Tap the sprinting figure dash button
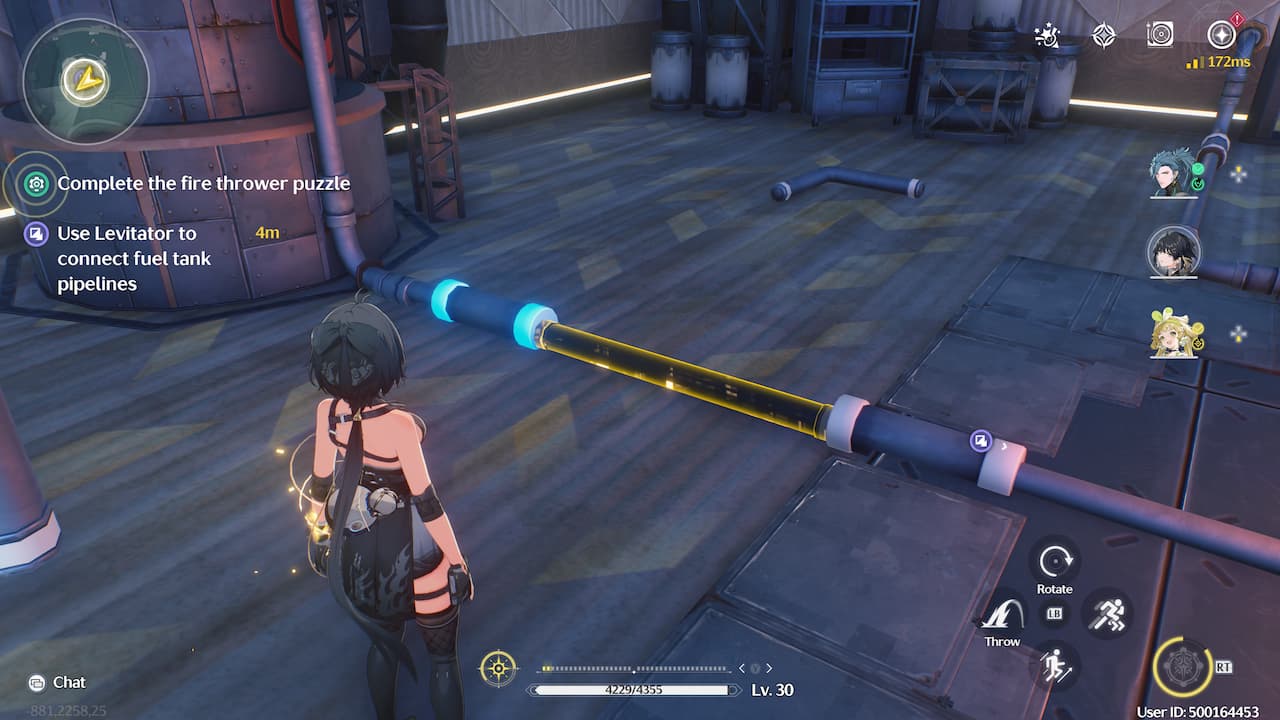The height and width of the screenshot is (720, 1280). (x=1106, y=612)
